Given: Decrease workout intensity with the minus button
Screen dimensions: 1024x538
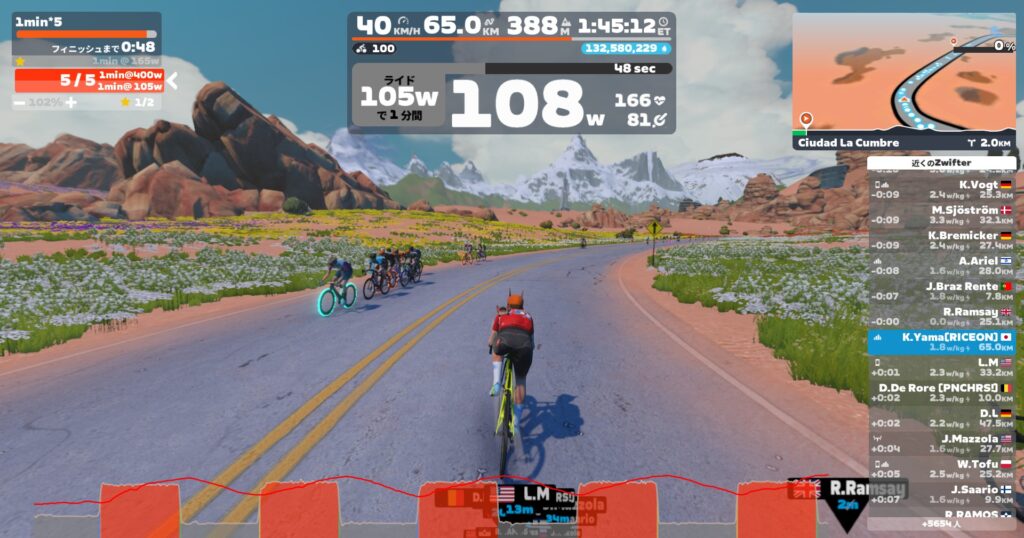Looking at the screenshot, I should (x=20, y=102).
